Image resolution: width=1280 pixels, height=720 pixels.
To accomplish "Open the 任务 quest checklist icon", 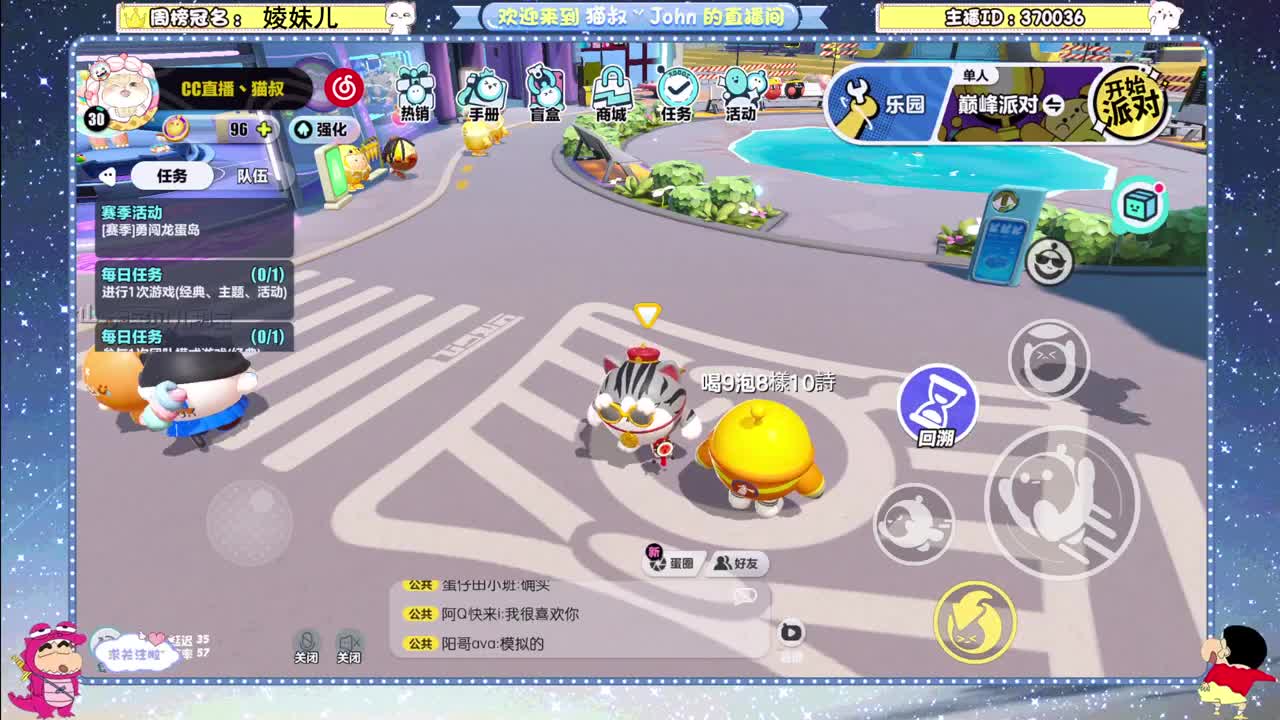I will tap(677, 92).
